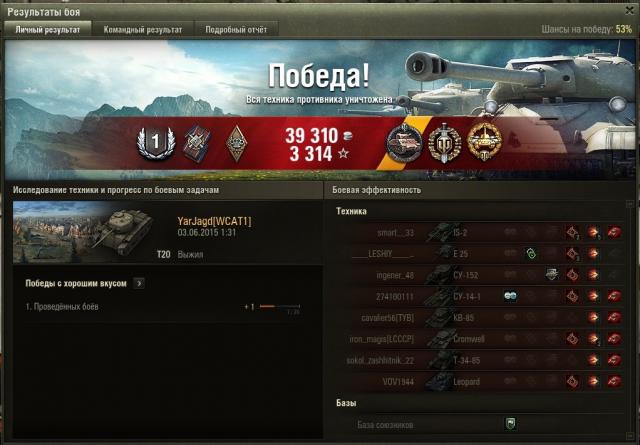The width and height of the screenshot is (640, 445).
Task: Pick the cavalier56[TYB] КВ-85 row
Action: pyautogui.click(x=480, y=318)
